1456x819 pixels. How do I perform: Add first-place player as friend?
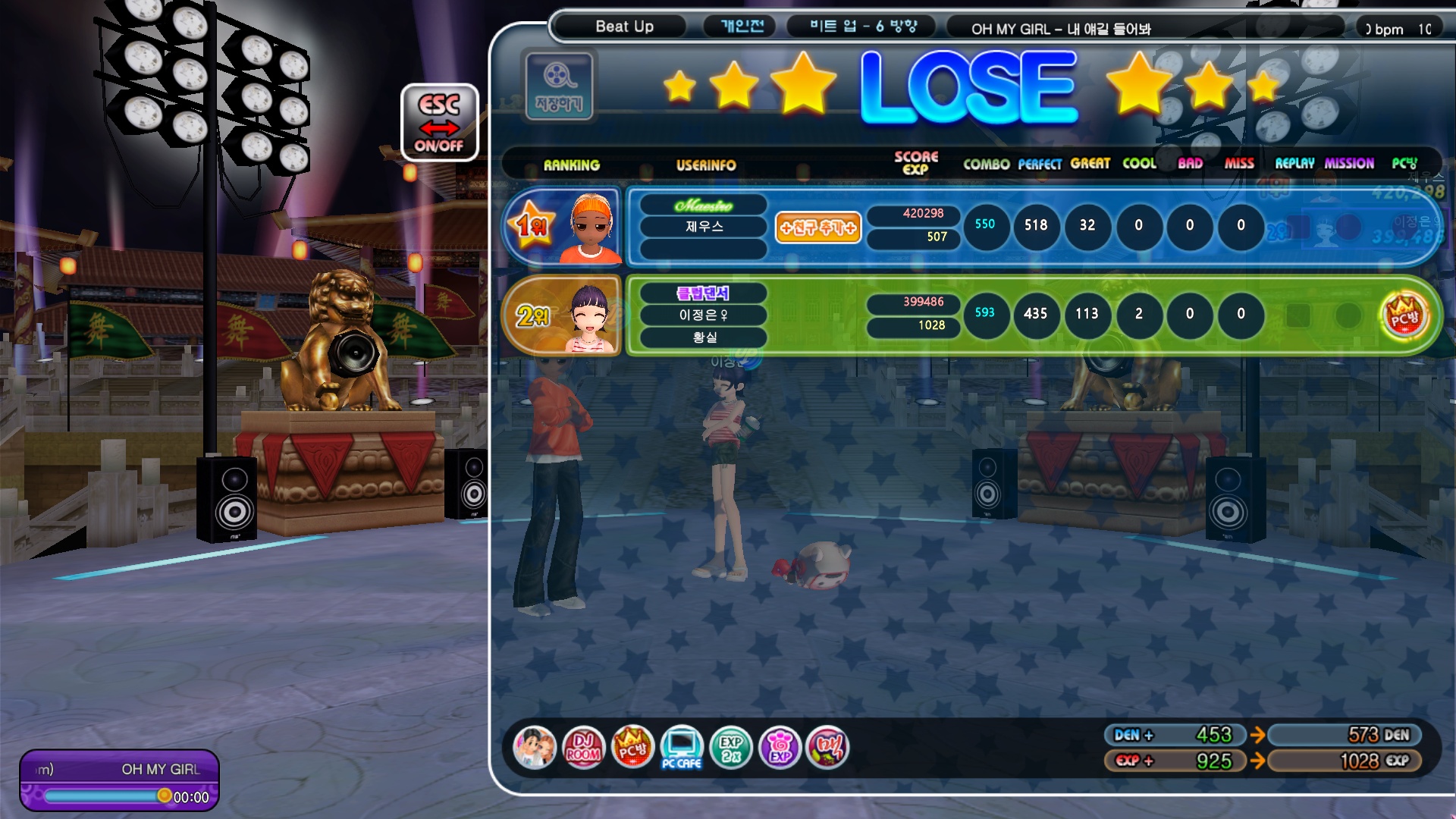coord(817,227)
